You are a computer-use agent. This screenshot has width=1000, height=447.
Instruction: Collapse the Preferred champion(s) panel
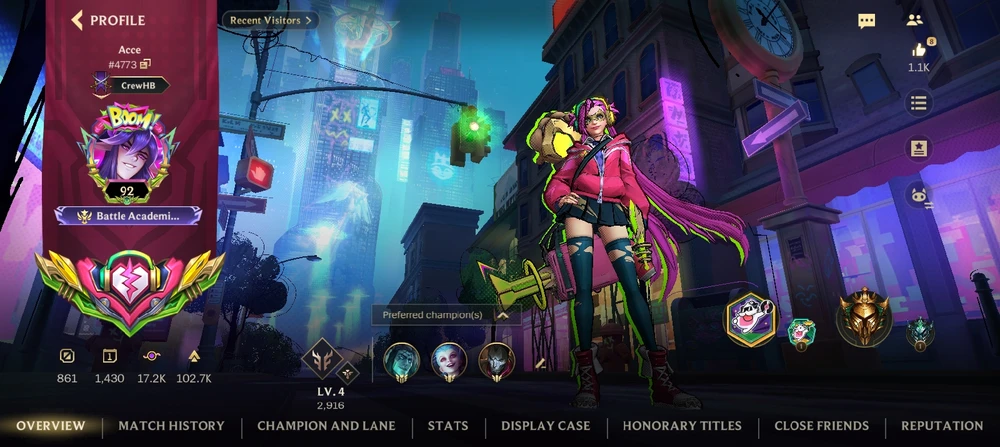tap(502, 315)
